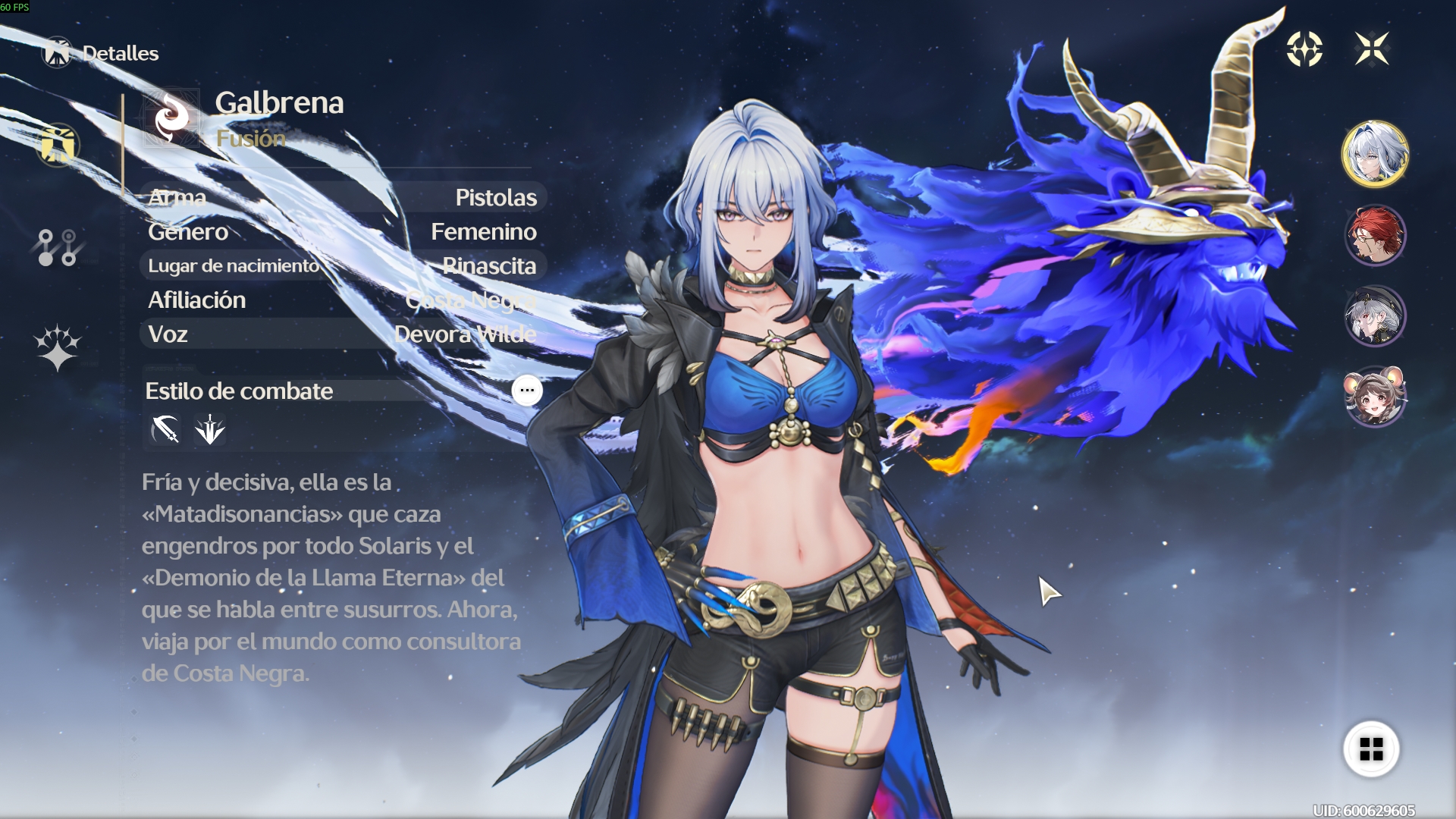1456x819 pixels.
Task: Click the Fusión element flame icon
Action: coord(172,118)
